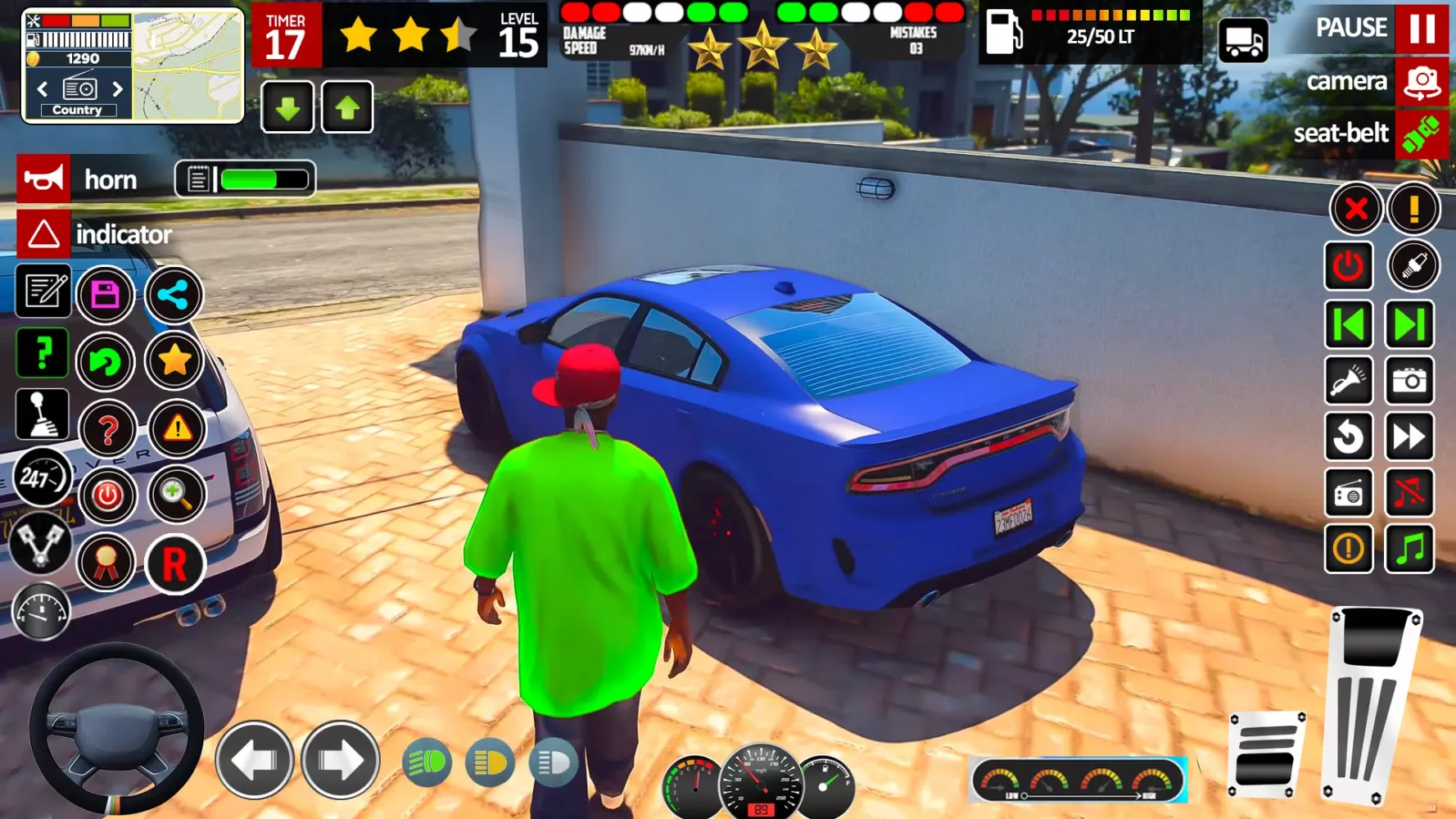This screenshot has width=1456, height=819.
Task: Steer right with the right arrow
Action: [340, 761]
